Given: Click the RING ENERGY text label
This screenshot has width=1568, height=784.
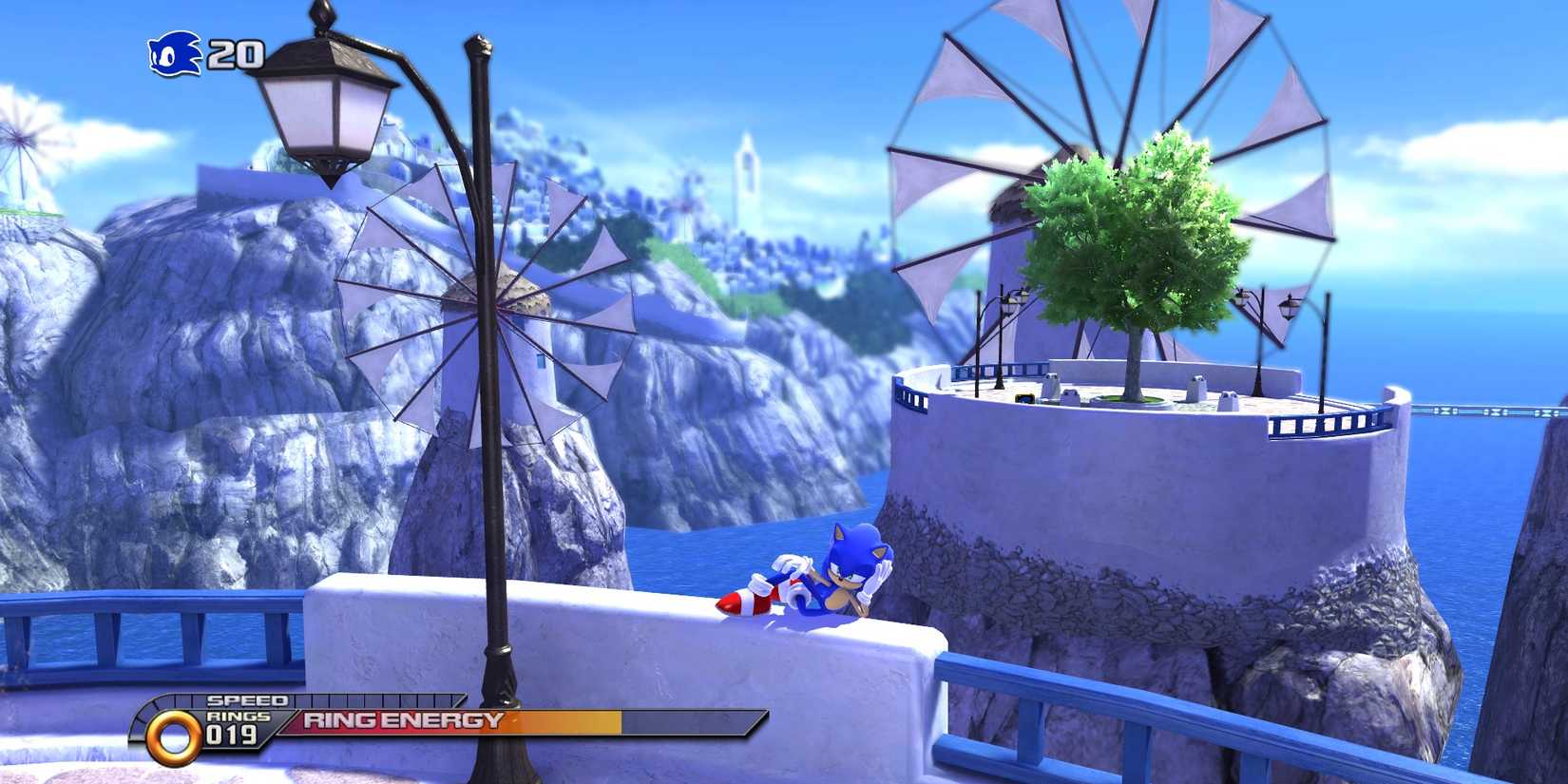Looking at the screenshot, I should coord(399,723).
